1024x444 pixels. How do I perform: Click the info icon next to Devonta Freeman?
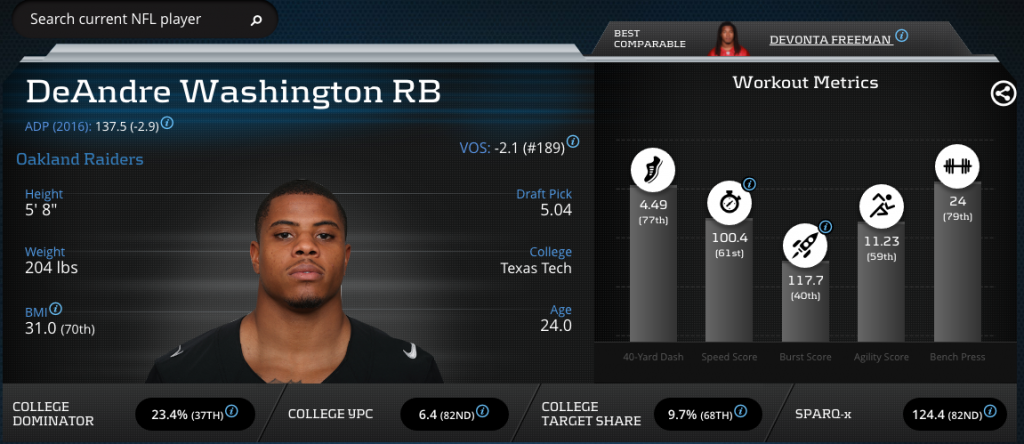[x=902, y=36]
